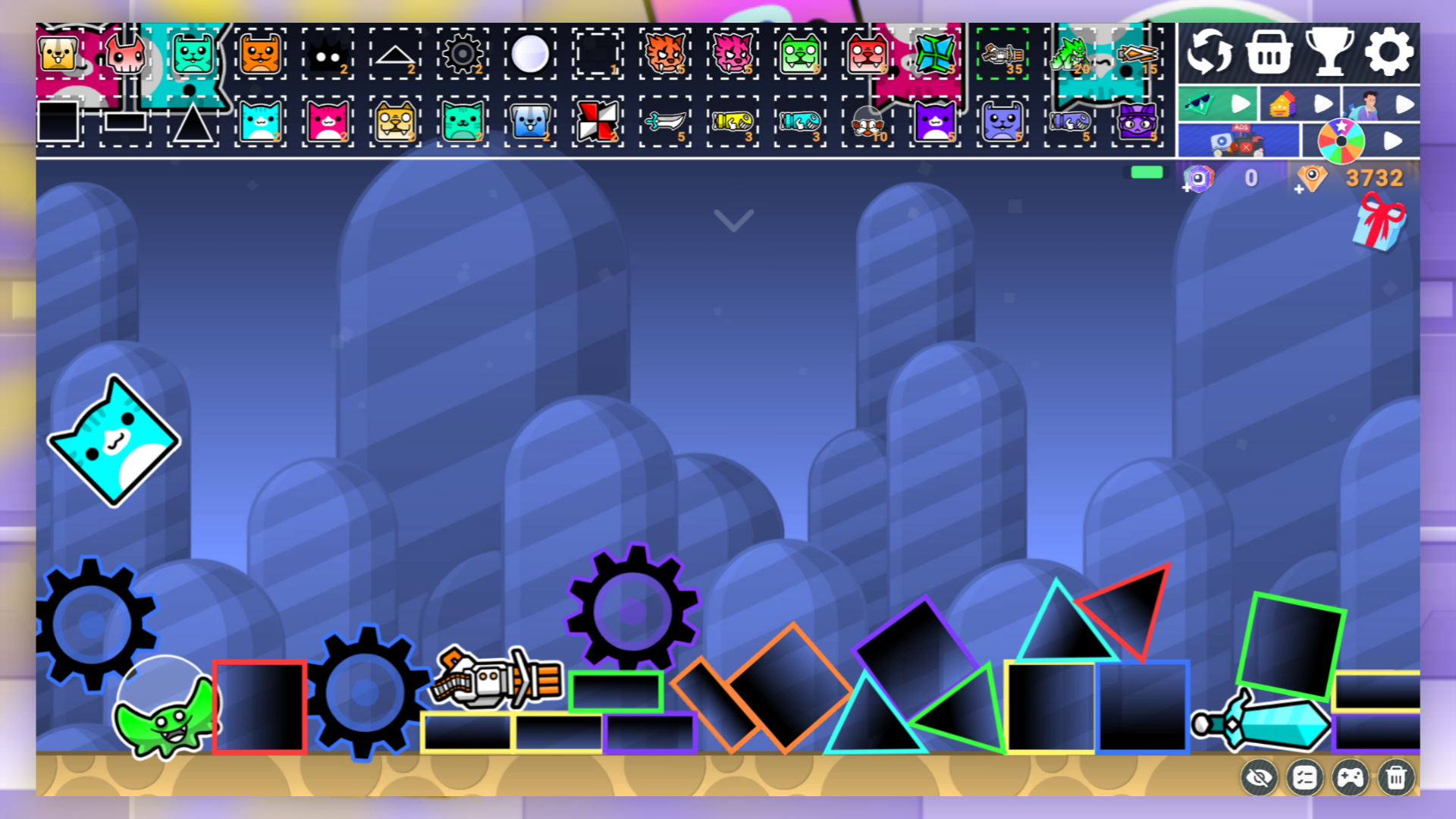The image size is (1456, 819).
Task: Spin the rainbow prize wheel
Action: tap(1342, 139)
